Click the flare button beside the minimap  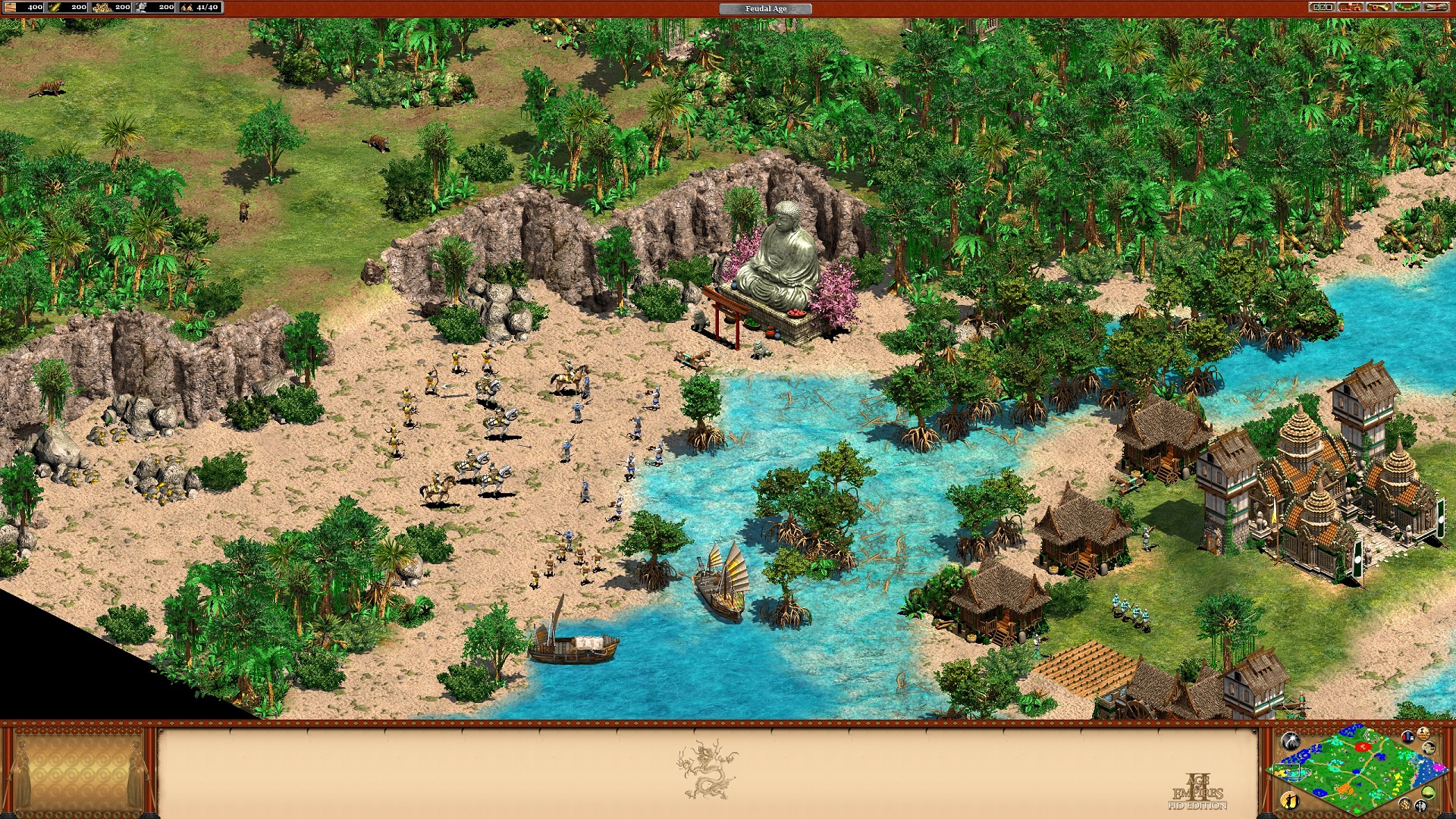[x=1291, y=741]
